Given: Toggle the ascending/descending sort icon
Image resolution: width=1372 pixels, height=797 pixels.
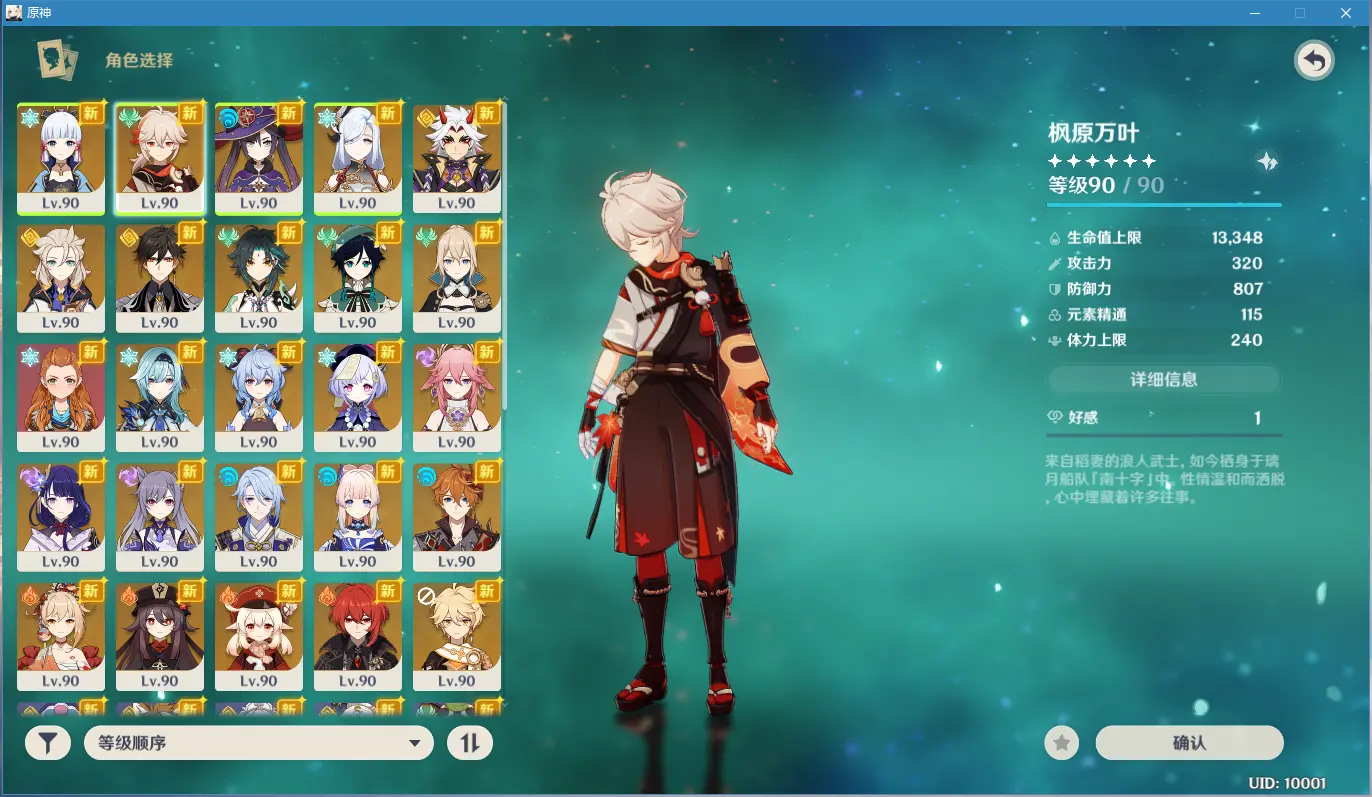Looking at the screenshot, I should click(470, 743).
